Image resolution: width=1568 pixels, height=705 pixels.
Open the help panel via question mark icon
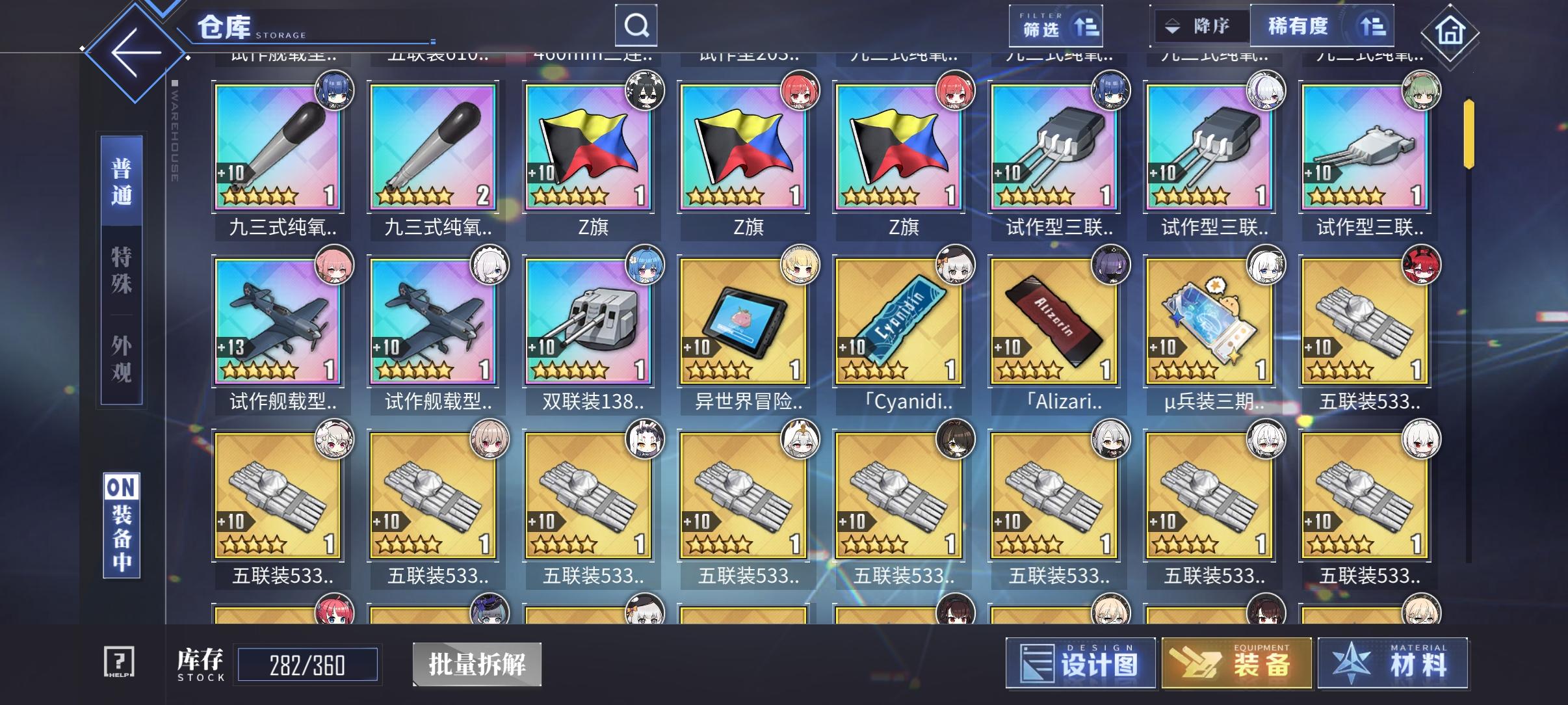pyautogui.click(x=122, y=661)
